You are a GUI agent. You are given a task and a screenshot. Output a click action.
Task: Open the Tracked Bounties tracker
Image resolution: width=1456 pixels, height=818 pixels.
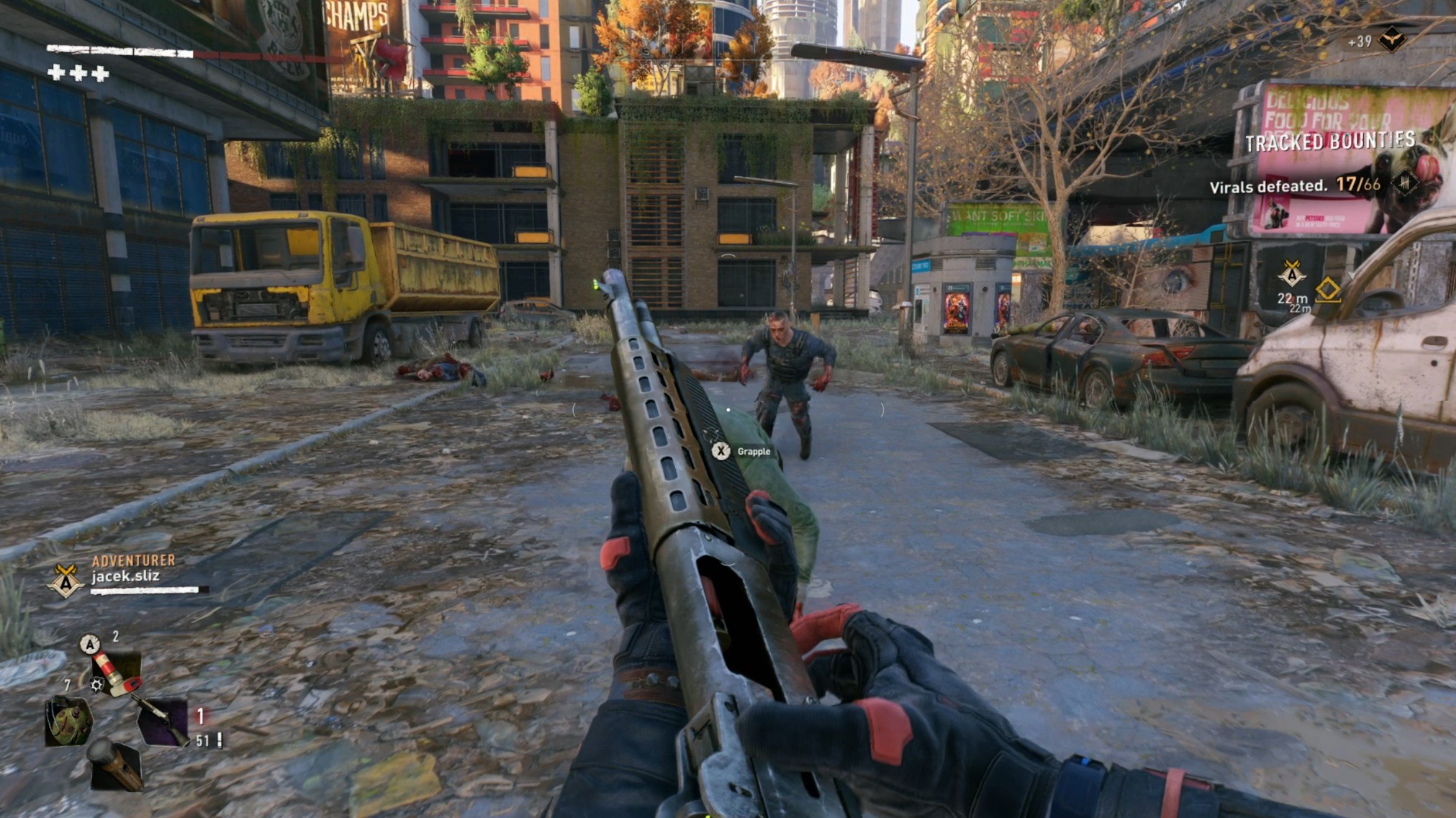click(x=1330, y=142)
